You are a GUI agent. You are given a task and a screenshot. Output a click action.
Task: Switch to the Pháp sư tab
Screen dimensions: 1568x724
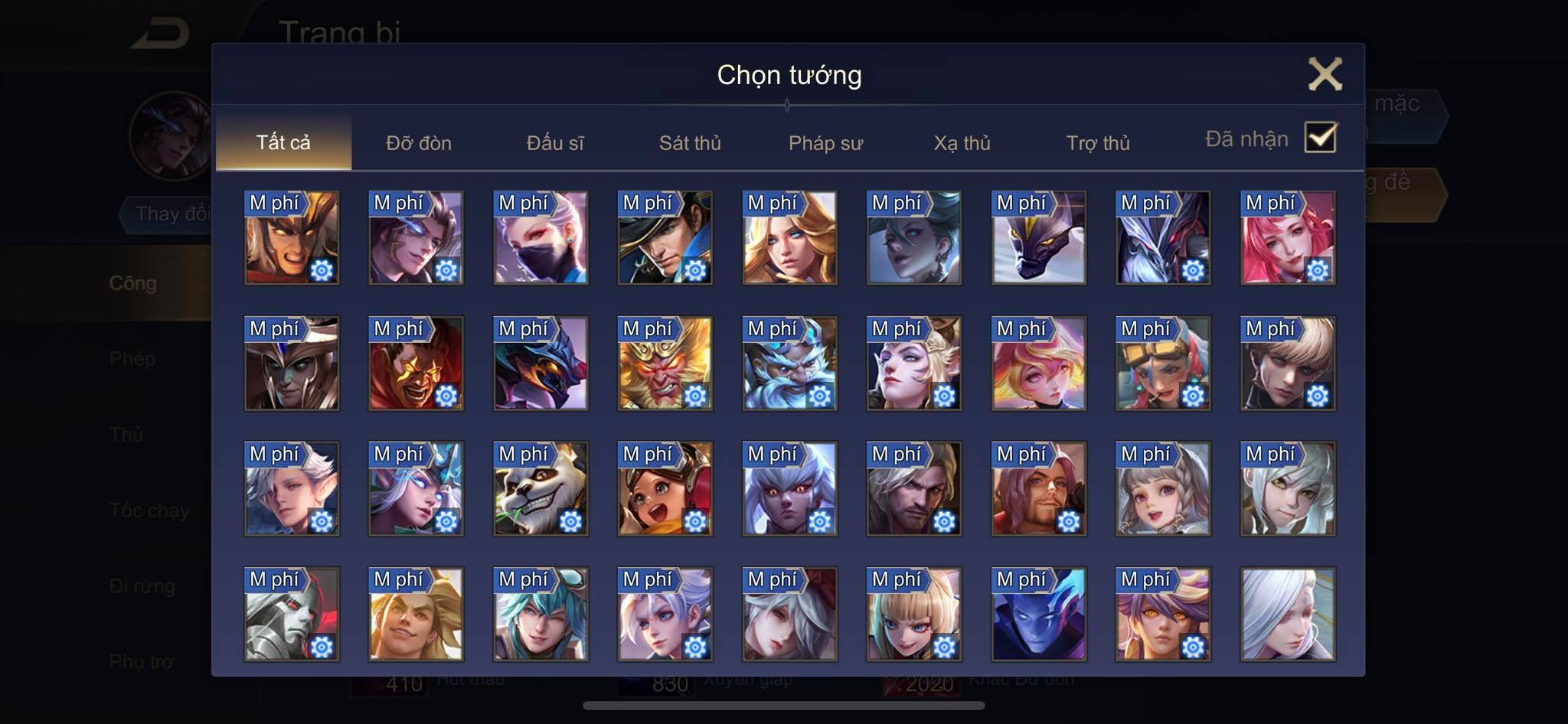pyautogui.click(x=825, y=143)
